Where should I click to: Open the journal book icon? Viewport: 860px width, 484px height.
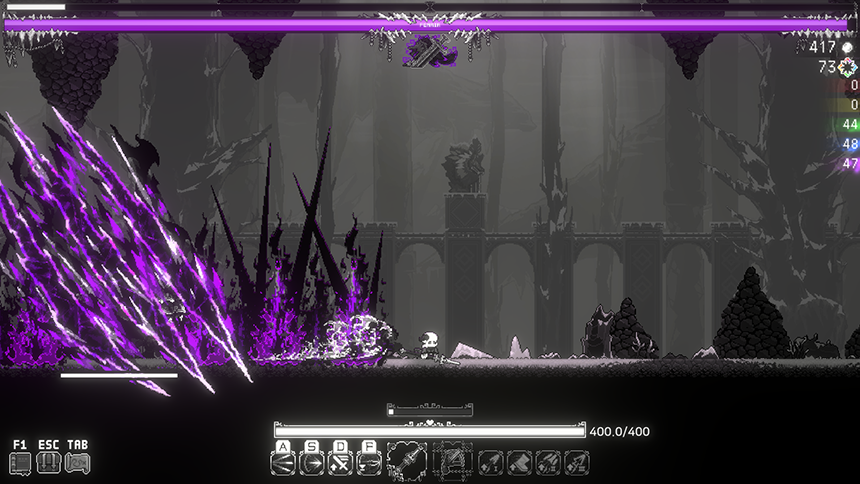click(x=20, y=463)
